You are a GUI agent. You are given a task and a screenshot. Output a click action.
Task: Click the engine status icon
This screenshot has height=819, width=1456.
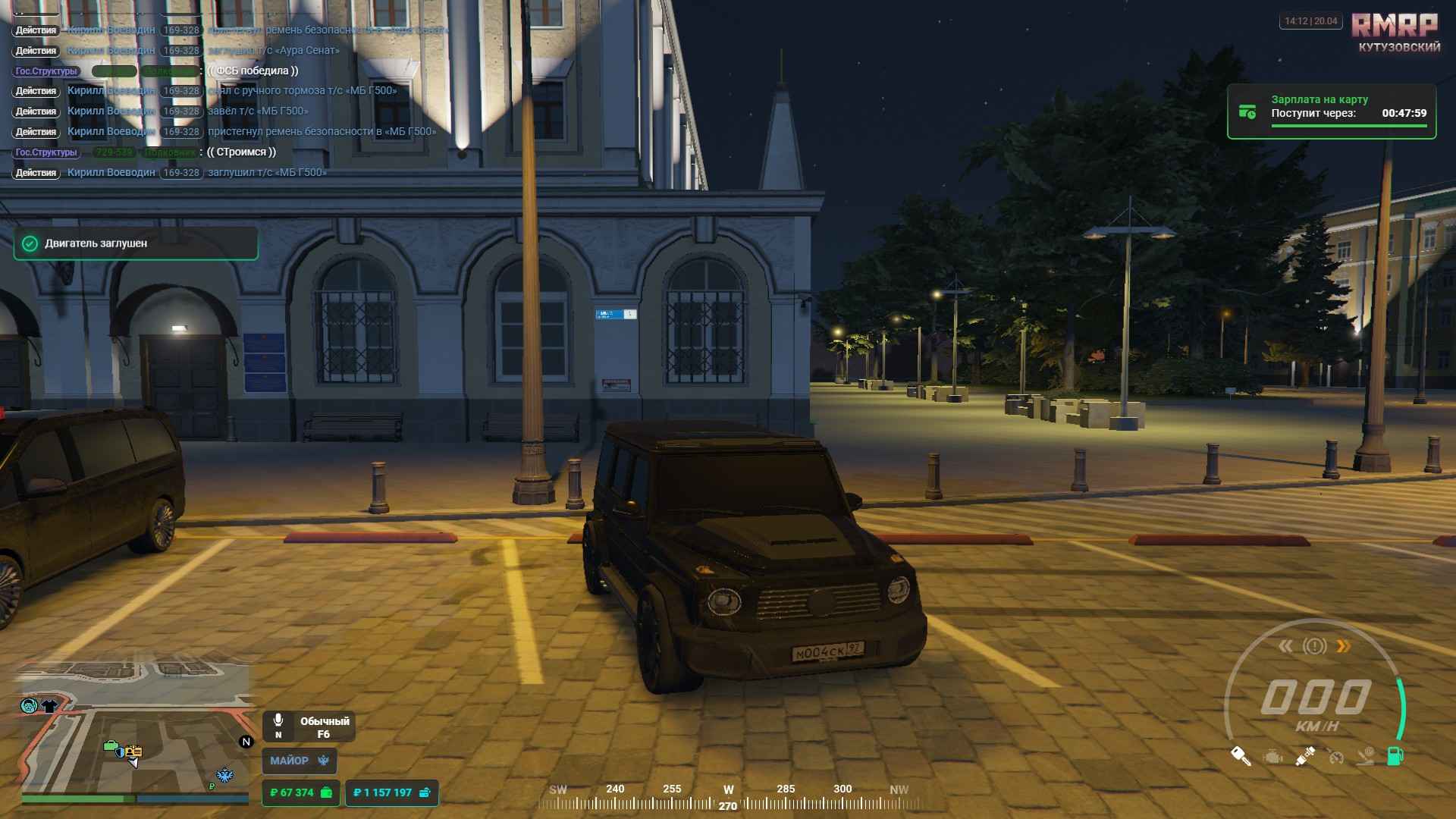point(1272,756)
